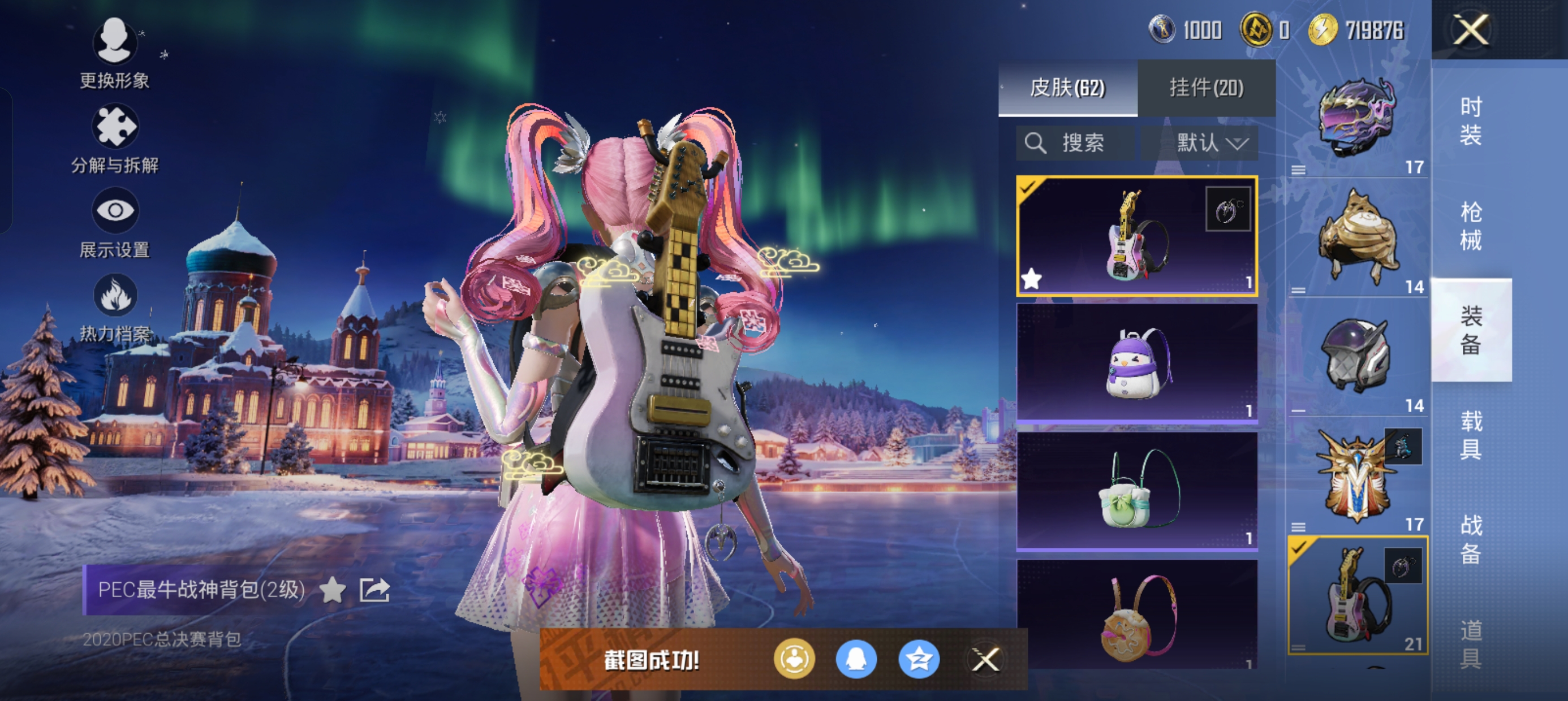Click the 搜索 search field
The image size is (1568, 701).
[x=1075, y=143]
